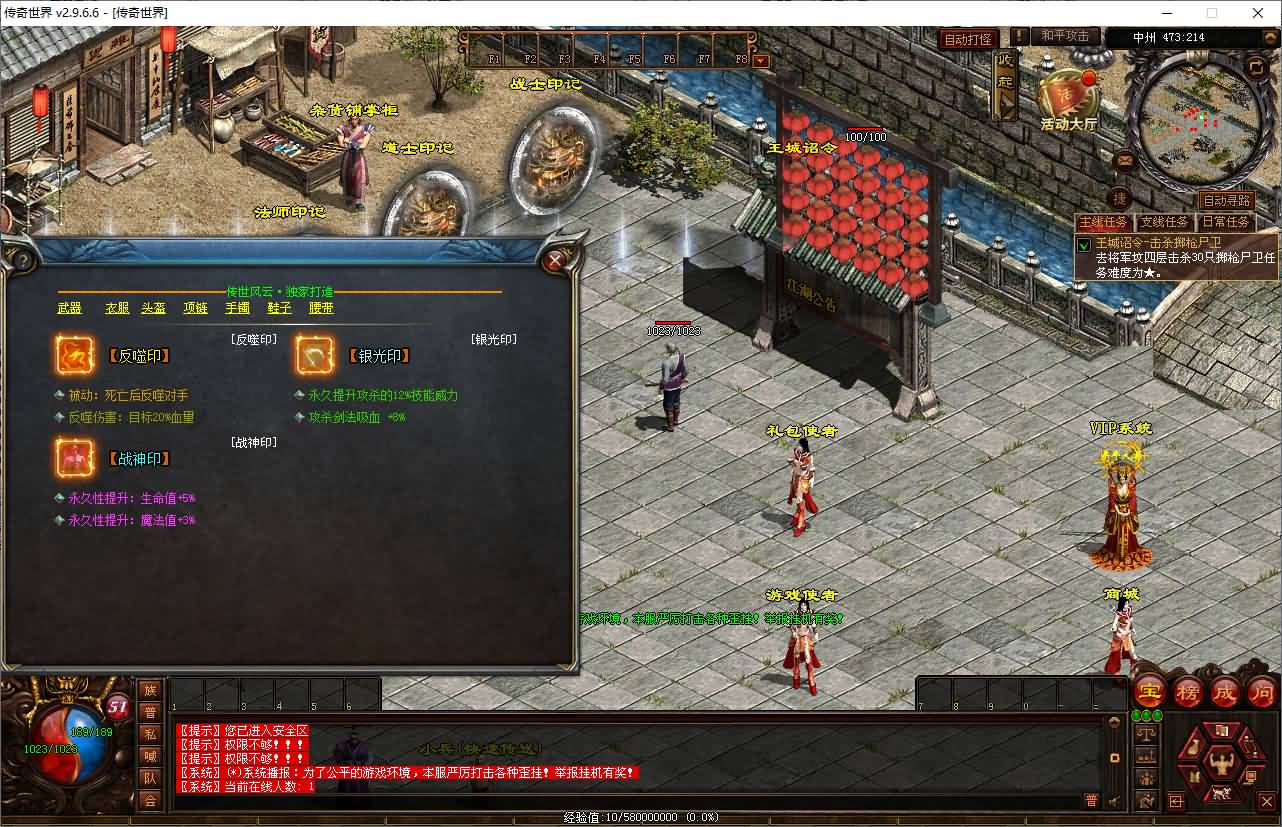This screenshot has height=827, width=1282.
Task: Select the 私 private chat channel
Action: coord(150,734)
